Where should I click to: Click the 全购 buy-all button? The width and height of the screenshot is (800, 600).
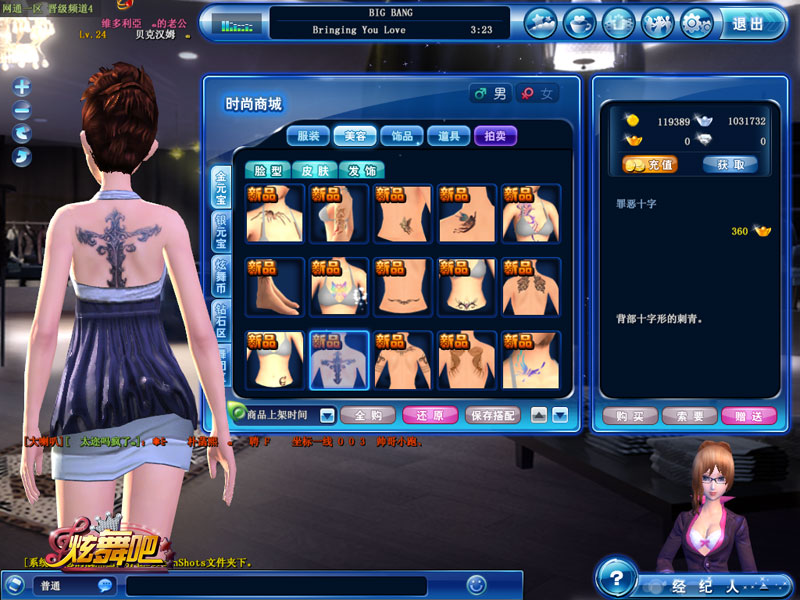(x=368, y=414)
